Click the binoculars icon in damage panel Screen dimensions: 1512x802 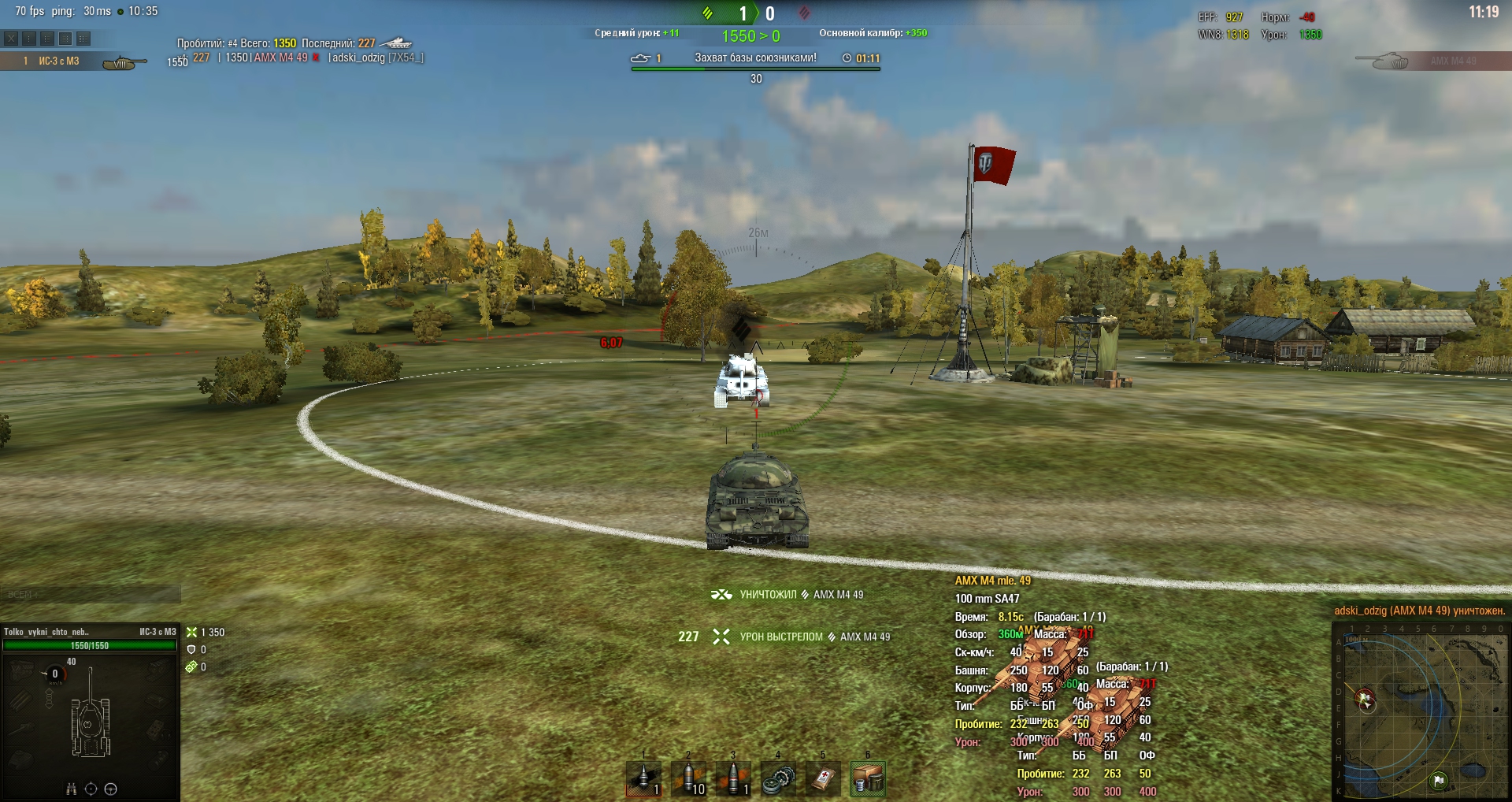(71, 789)
